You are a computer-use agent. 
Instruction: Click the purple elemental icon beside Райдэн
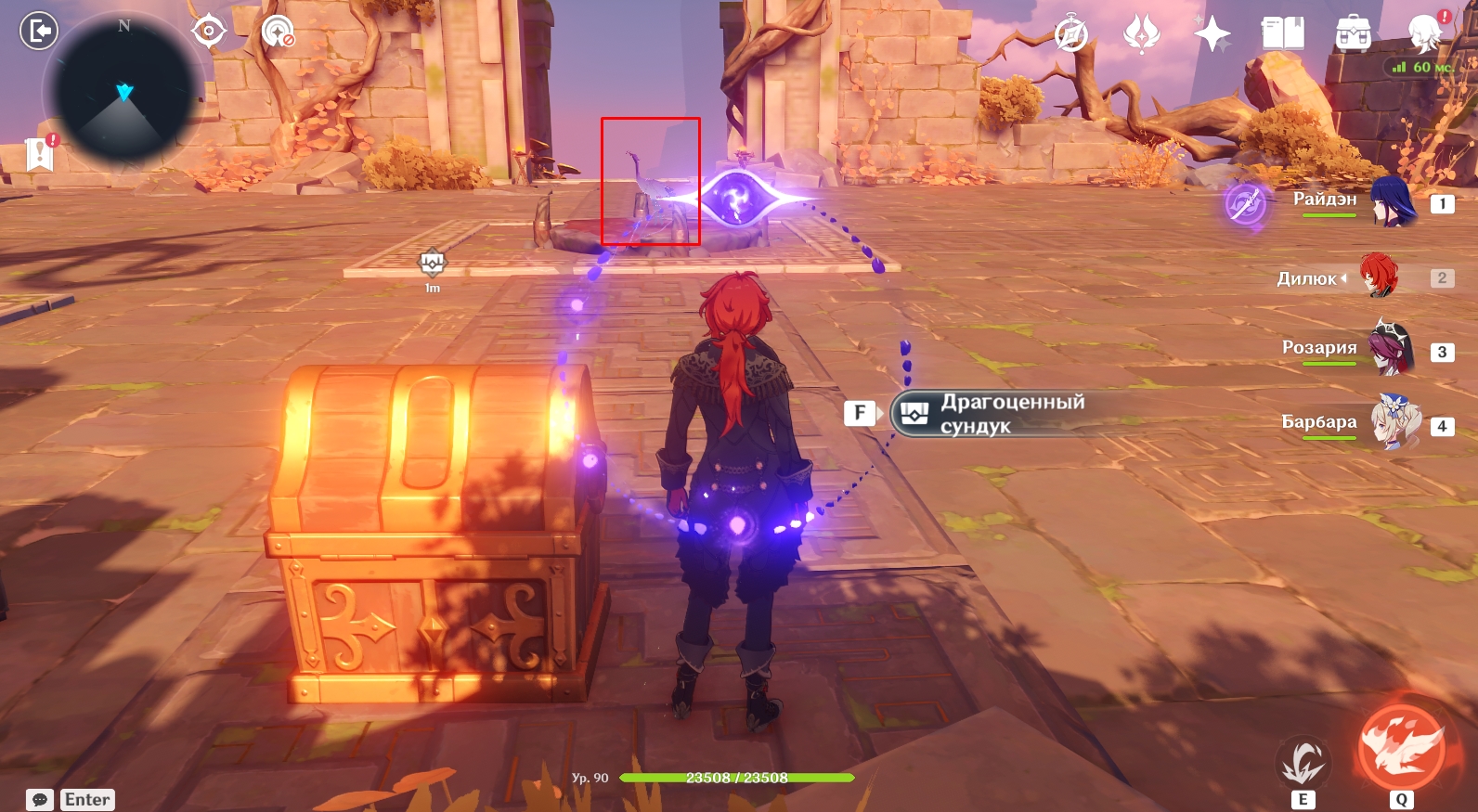click(x=1245, y=203)
